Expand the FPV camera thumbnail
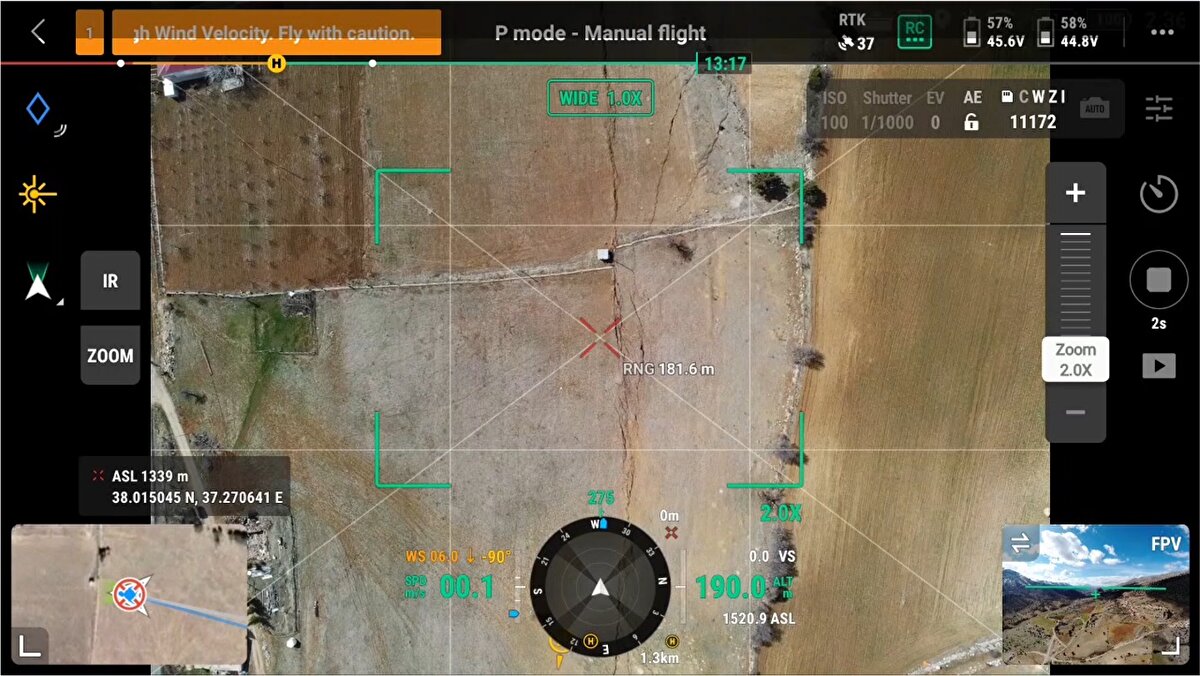This screenshot has height=676, width=1200. [x=1167, y=648]
